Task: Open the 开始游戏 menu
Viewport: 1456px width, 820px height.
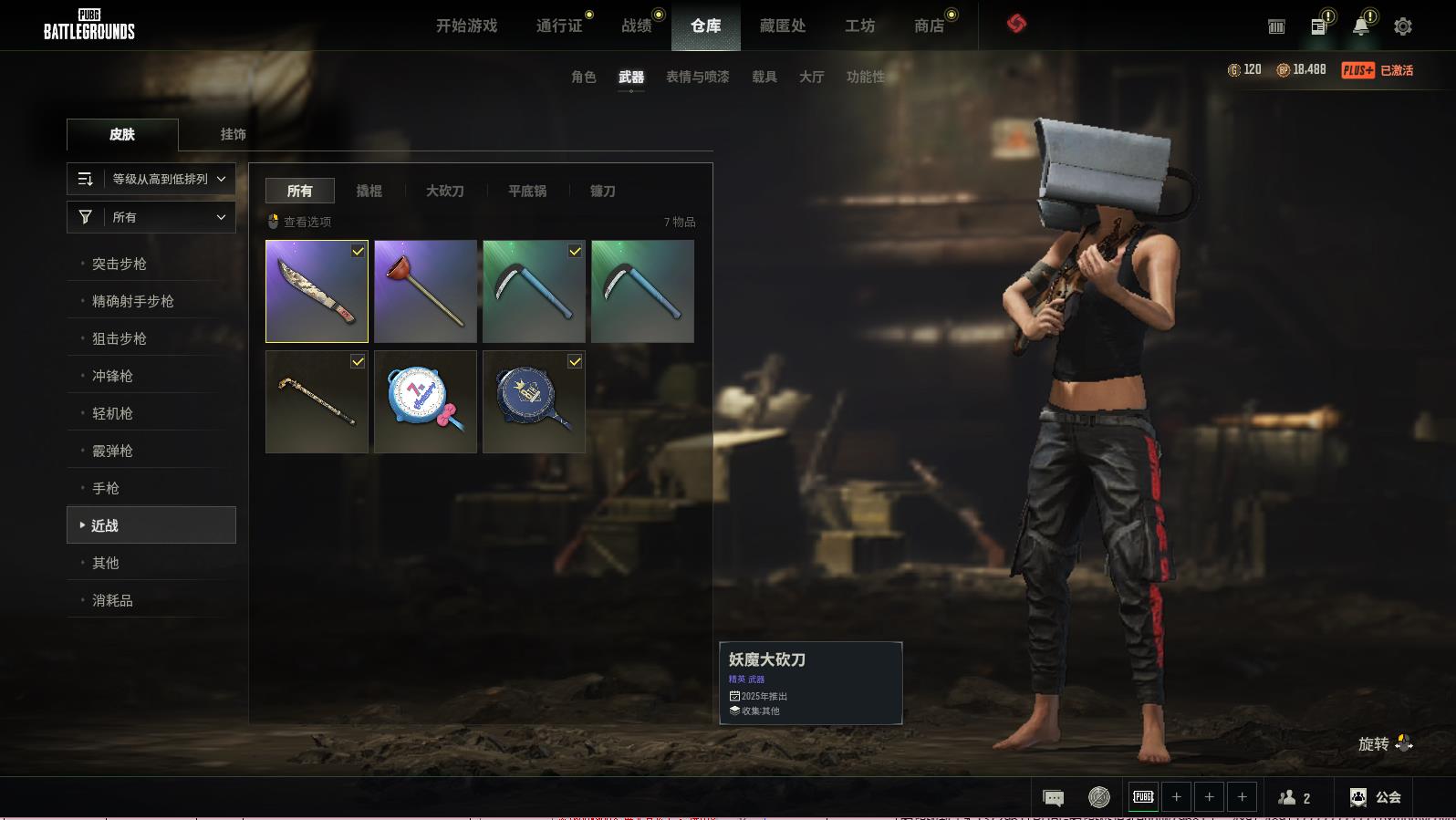Action: (466, 26)
